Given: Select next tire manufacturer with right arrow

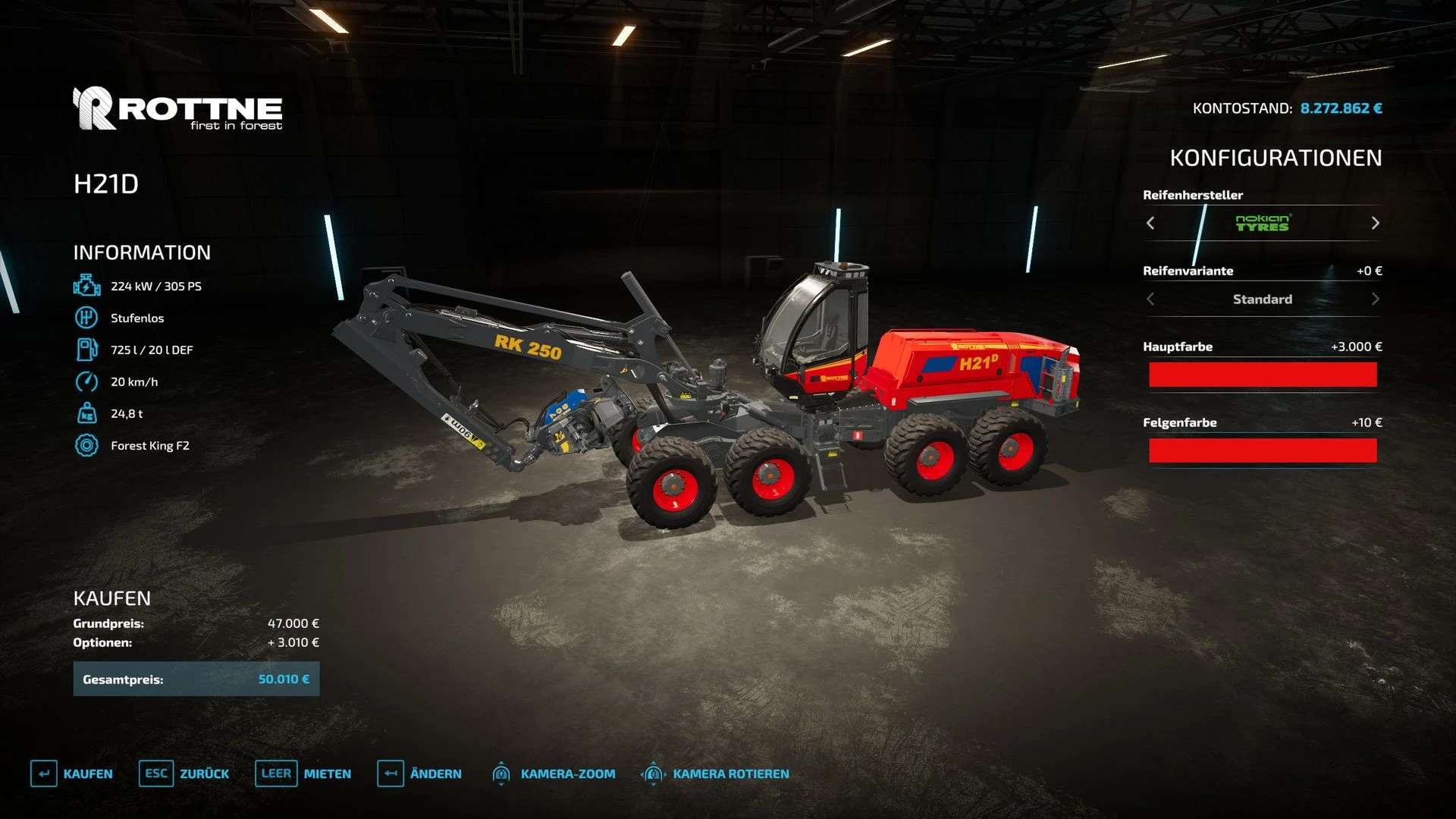Looking at the screenshot, I should tap(1375, 223).
